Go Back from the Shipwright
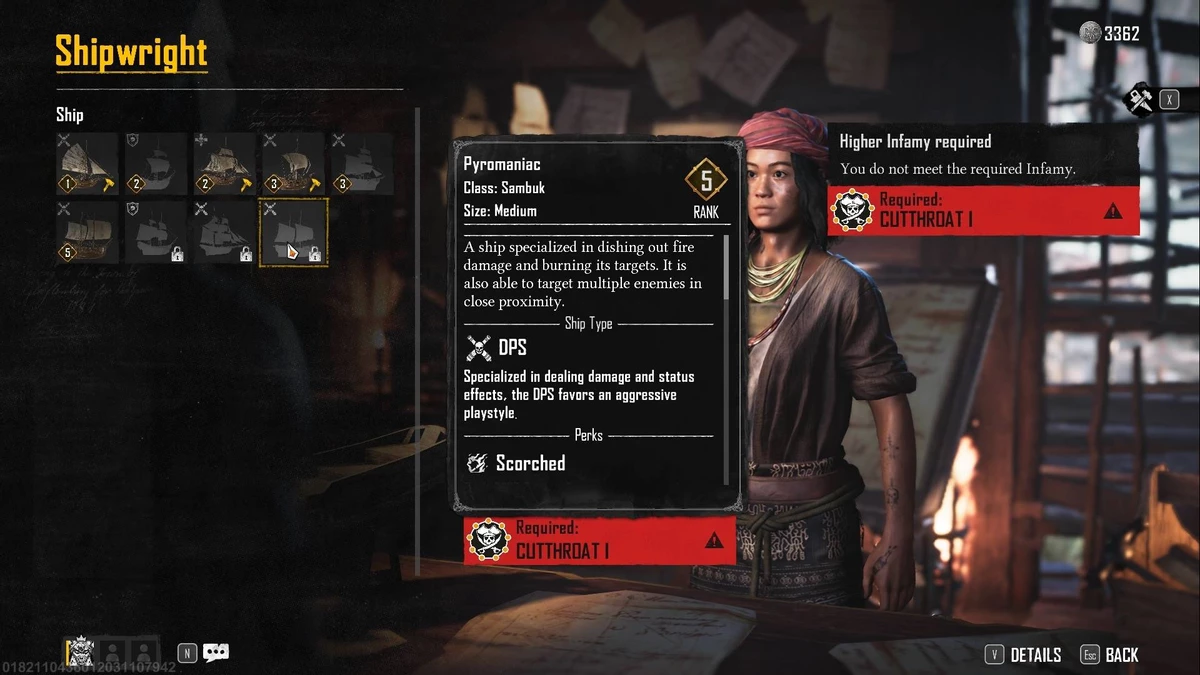This screenshot has height=675, width=1200. [x=1110, y=655]
